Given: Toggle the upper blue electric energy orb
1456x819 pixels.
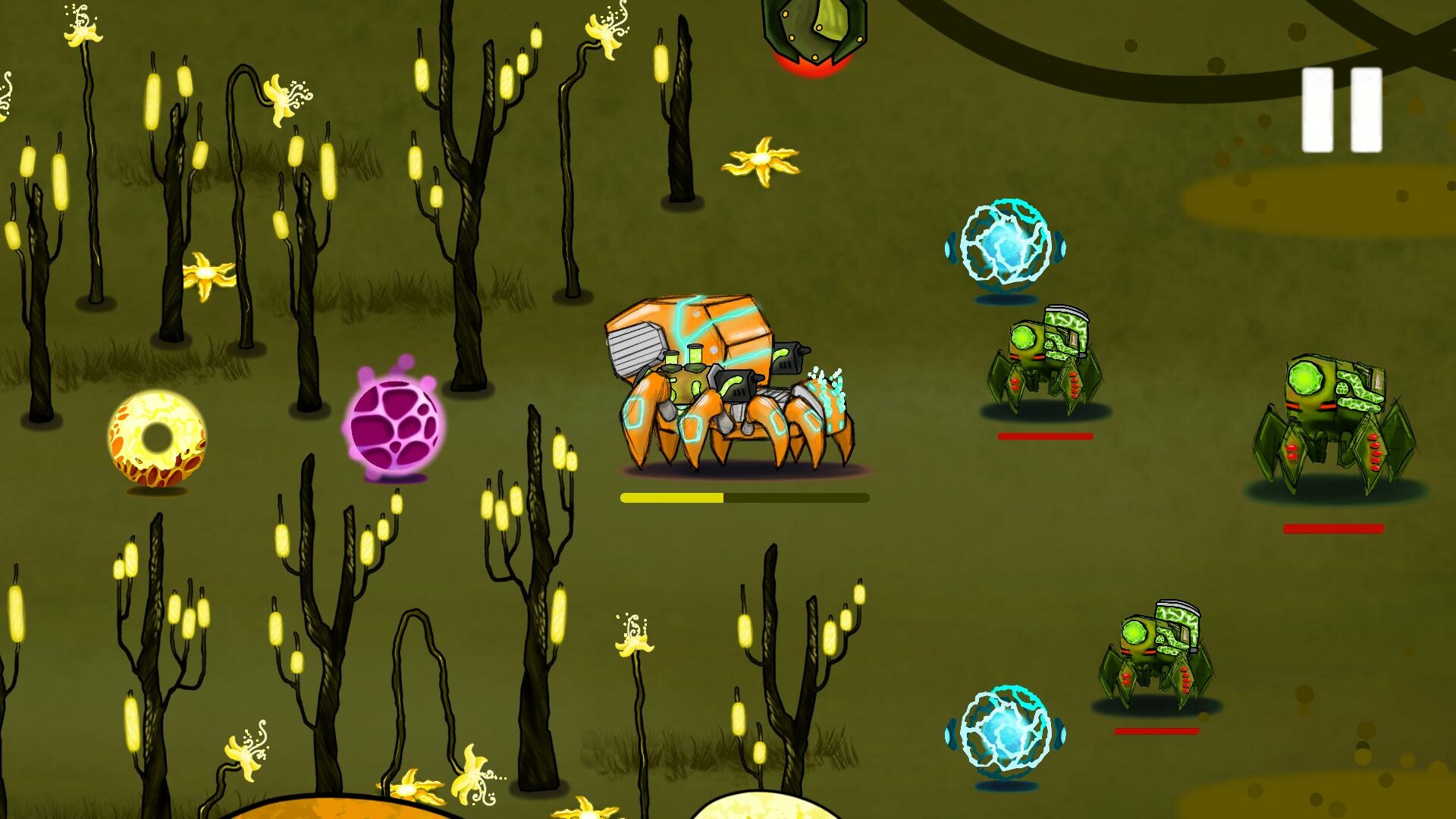Looking at the screenshot, I should (x=1005, y=243).
